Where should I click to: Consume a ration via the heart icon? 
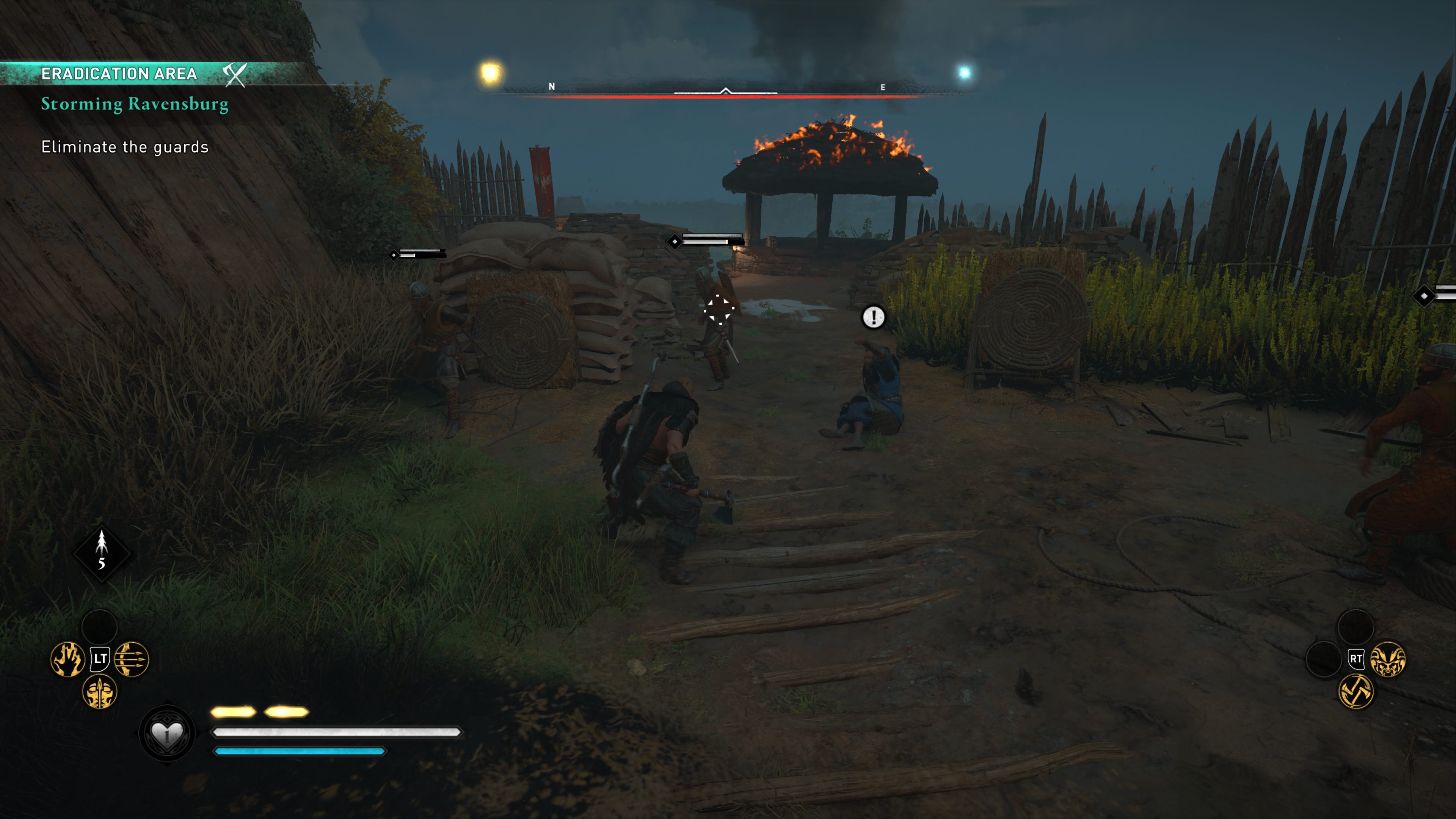167,734
